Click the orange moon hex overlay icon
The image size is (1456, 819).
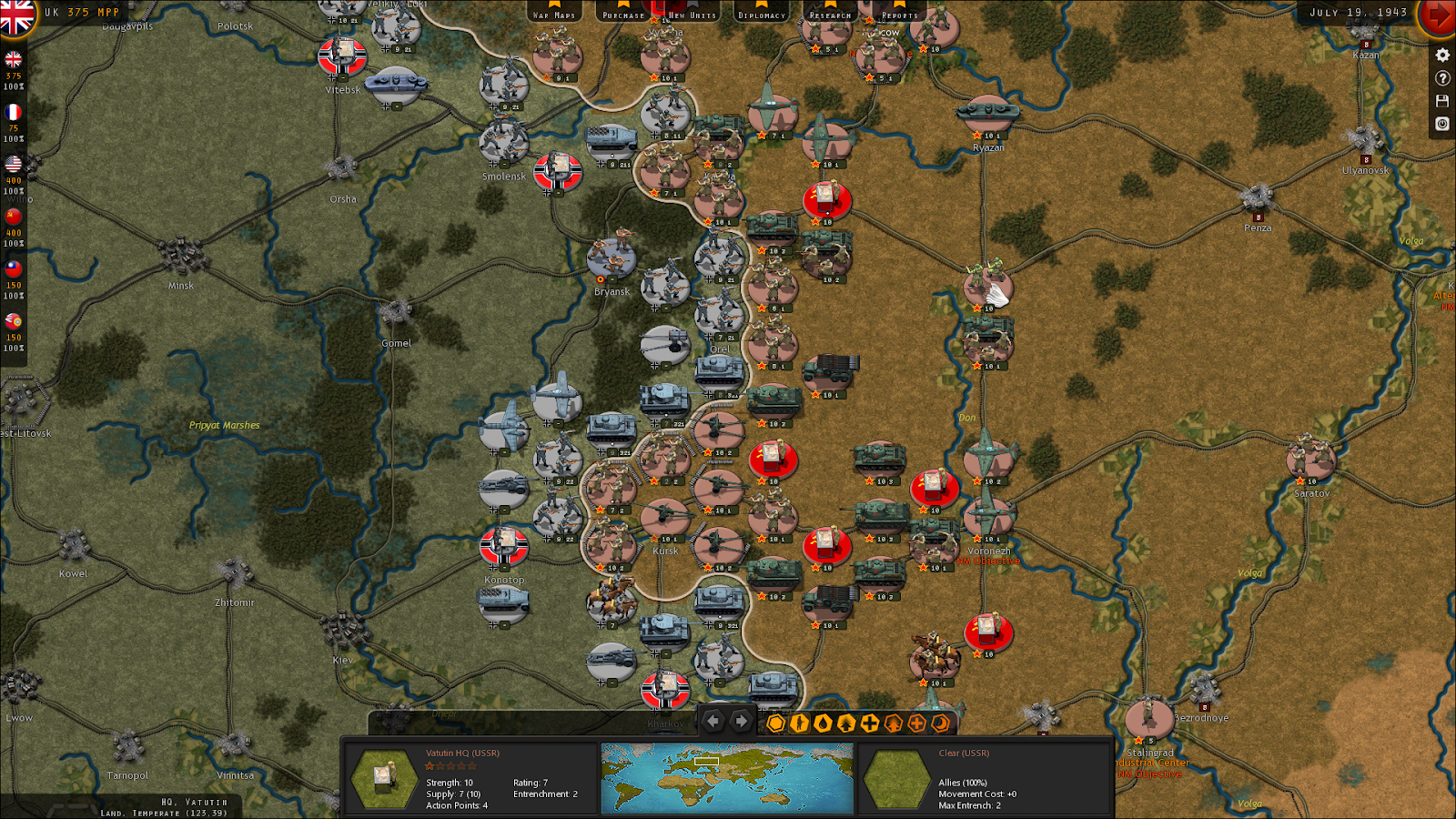pos(939,722)
